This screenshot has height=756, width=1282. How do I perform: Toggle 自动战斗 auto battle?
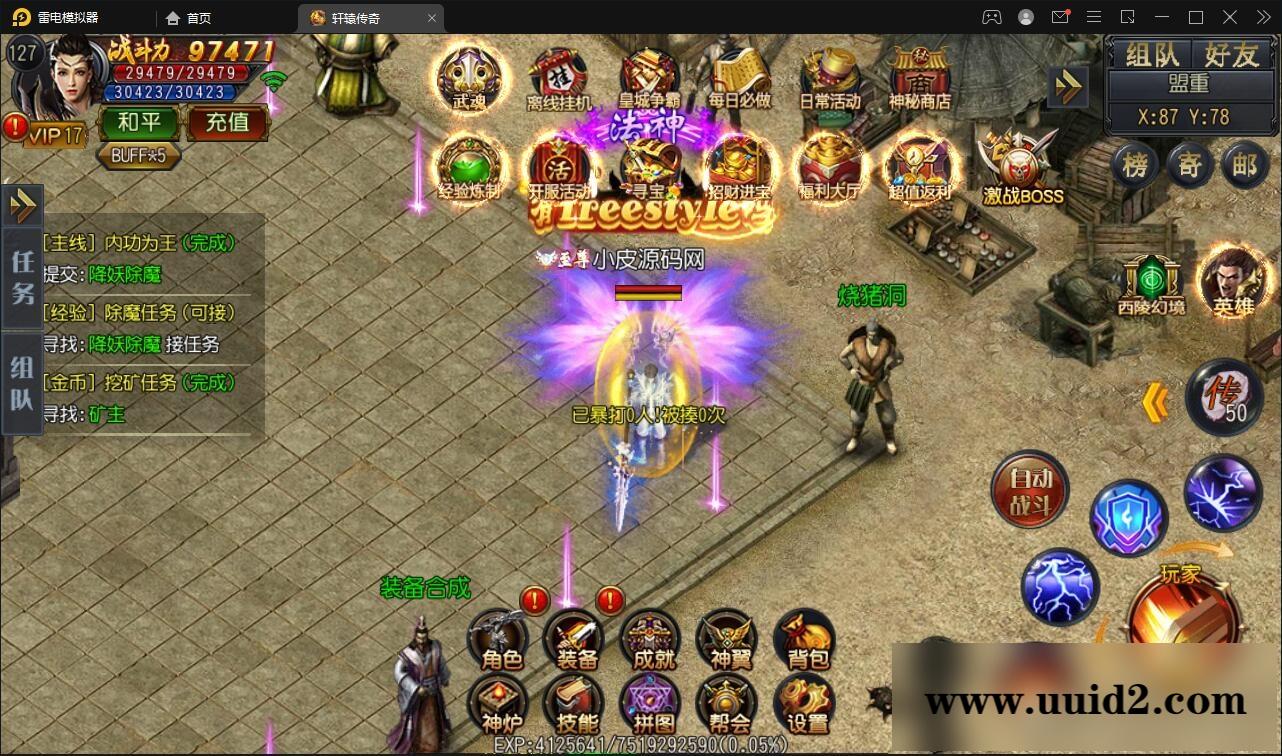[x=1029, y=492]
